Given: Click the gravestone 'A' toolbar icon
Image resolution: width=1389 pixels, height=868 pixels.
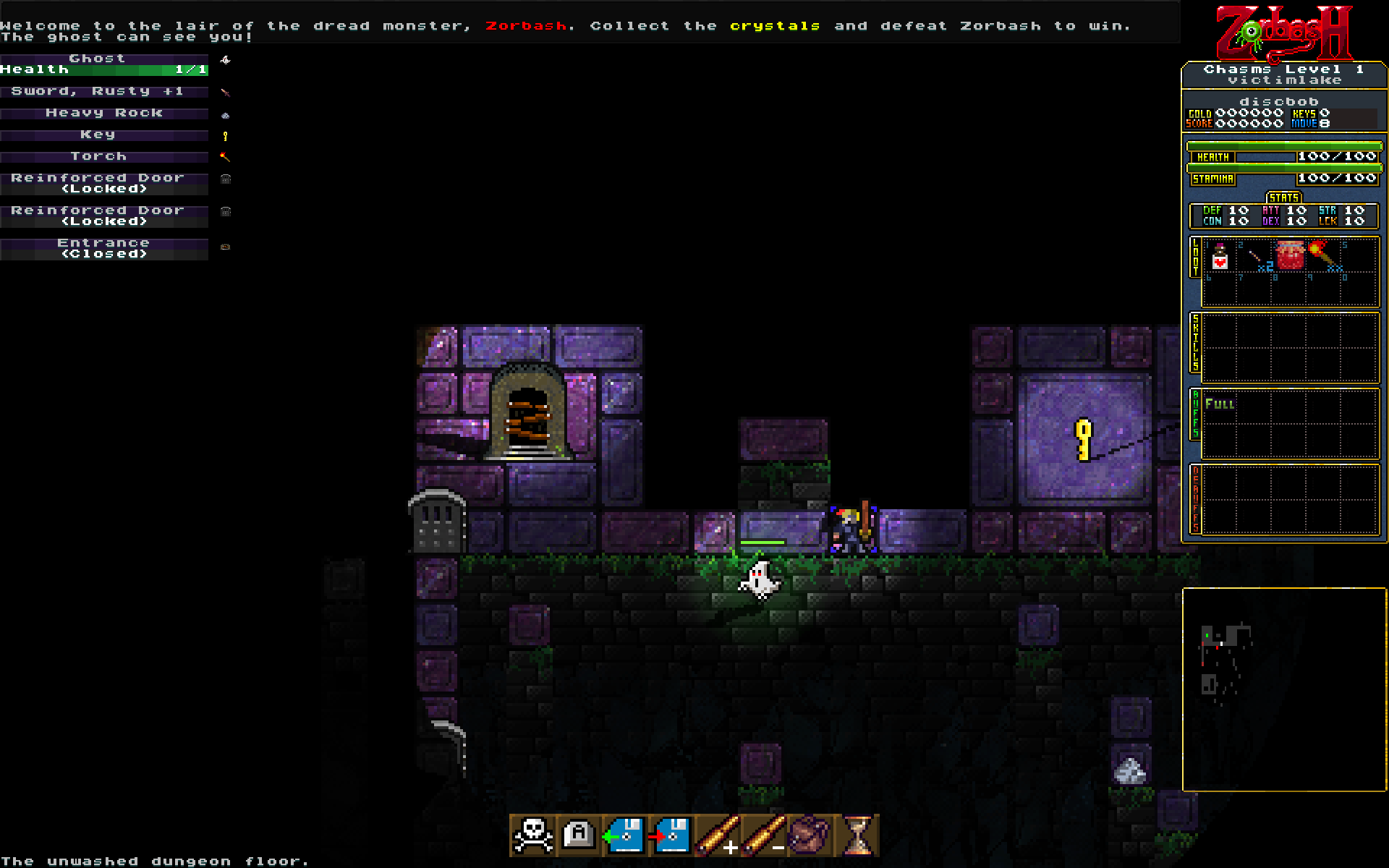Looking at the screenshot, I should point(579,835).
